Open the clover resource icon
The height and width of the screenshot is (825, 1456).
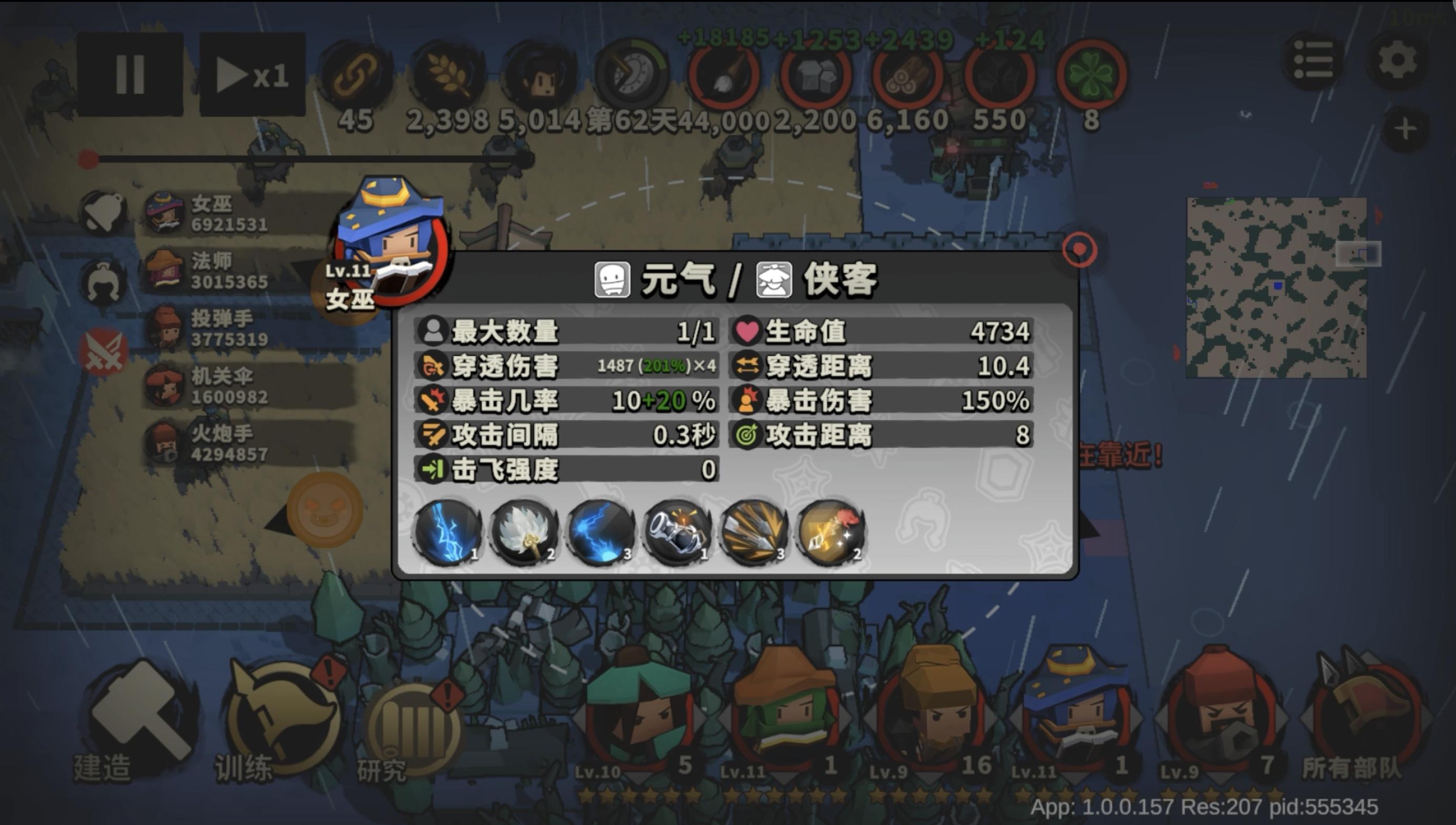point(1093,77)
